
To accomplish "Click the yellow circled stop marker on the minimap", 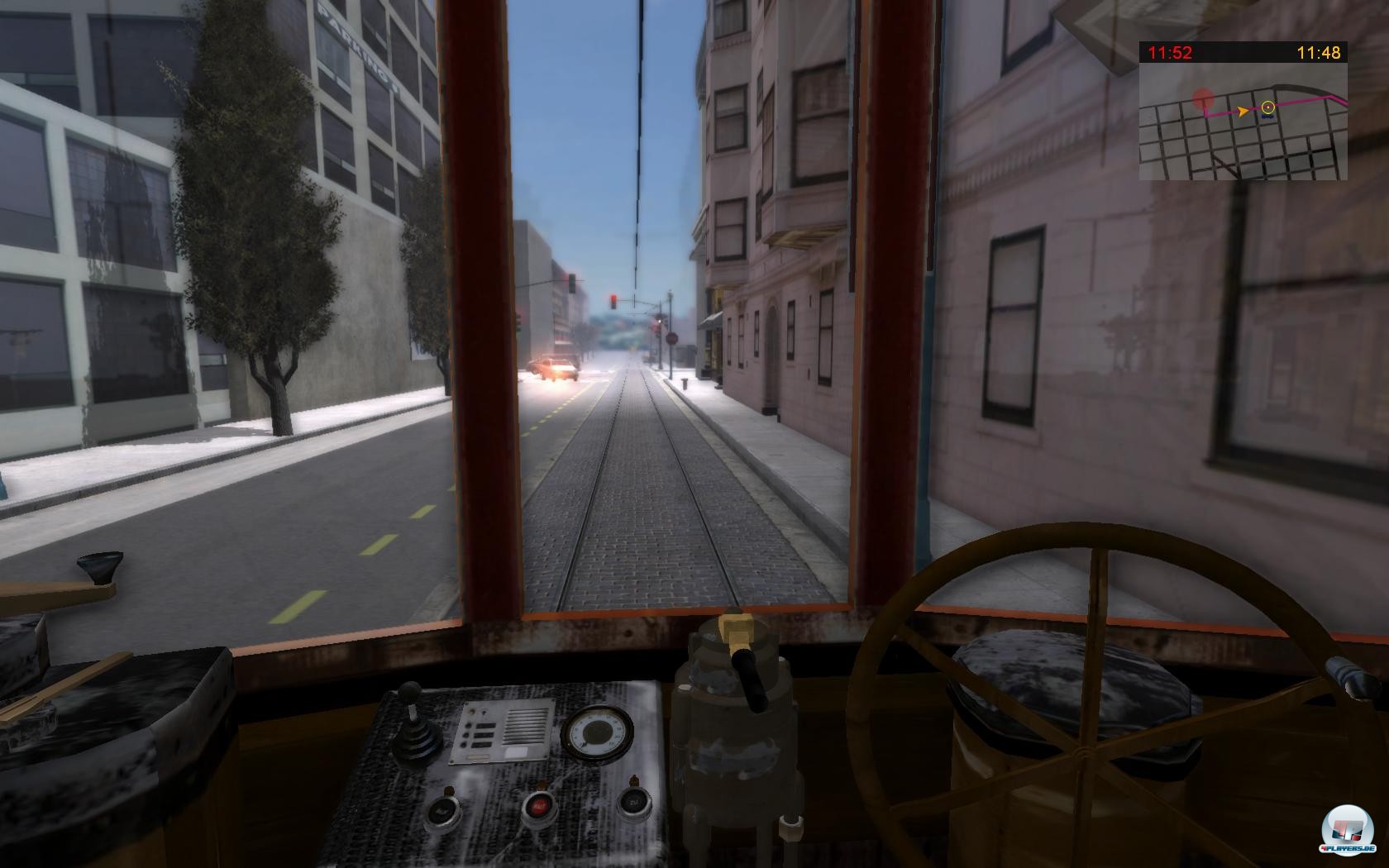I will [1268, 107].
